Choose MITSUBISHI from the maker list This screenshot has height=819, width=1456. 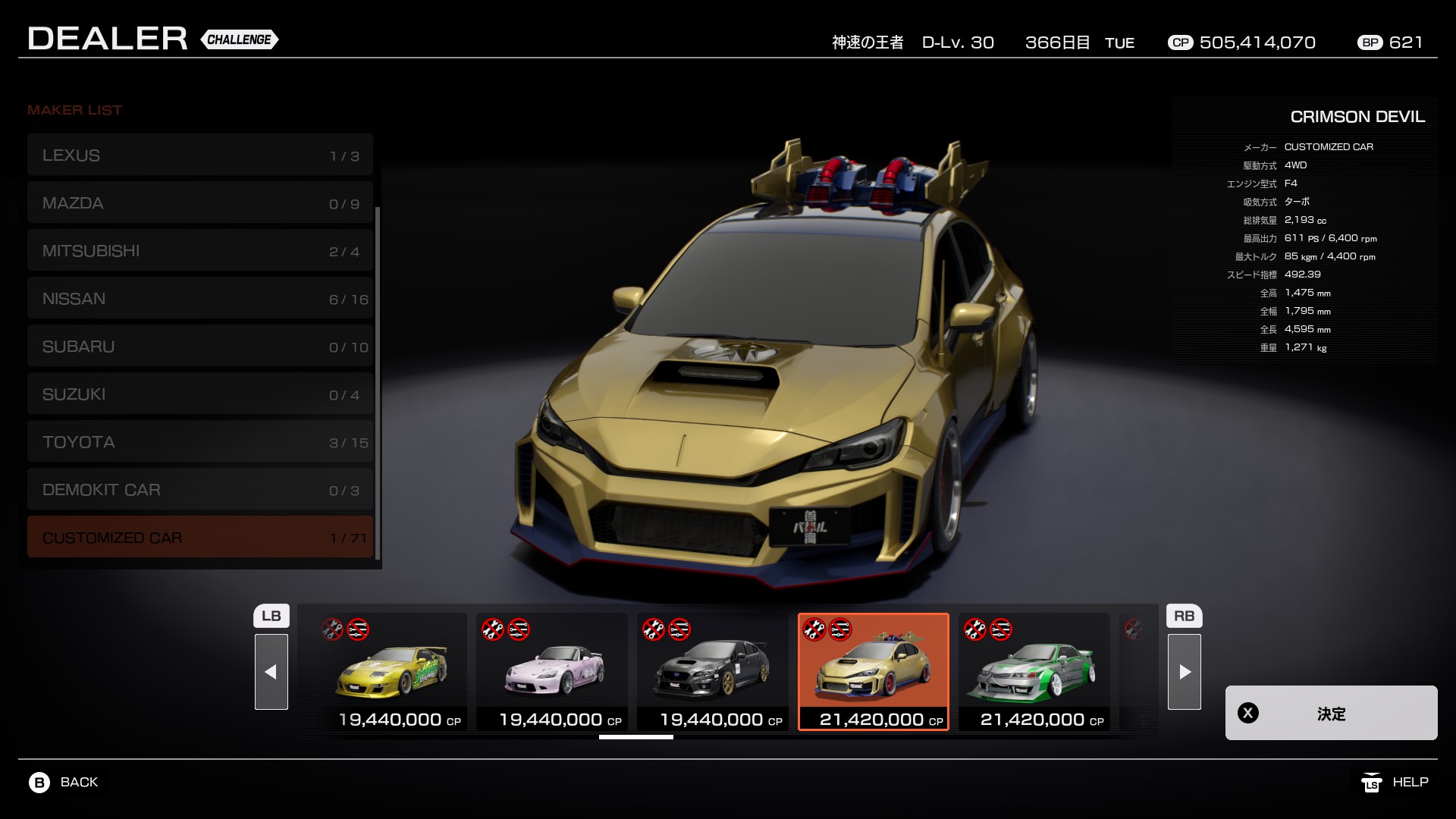[199, 251]
